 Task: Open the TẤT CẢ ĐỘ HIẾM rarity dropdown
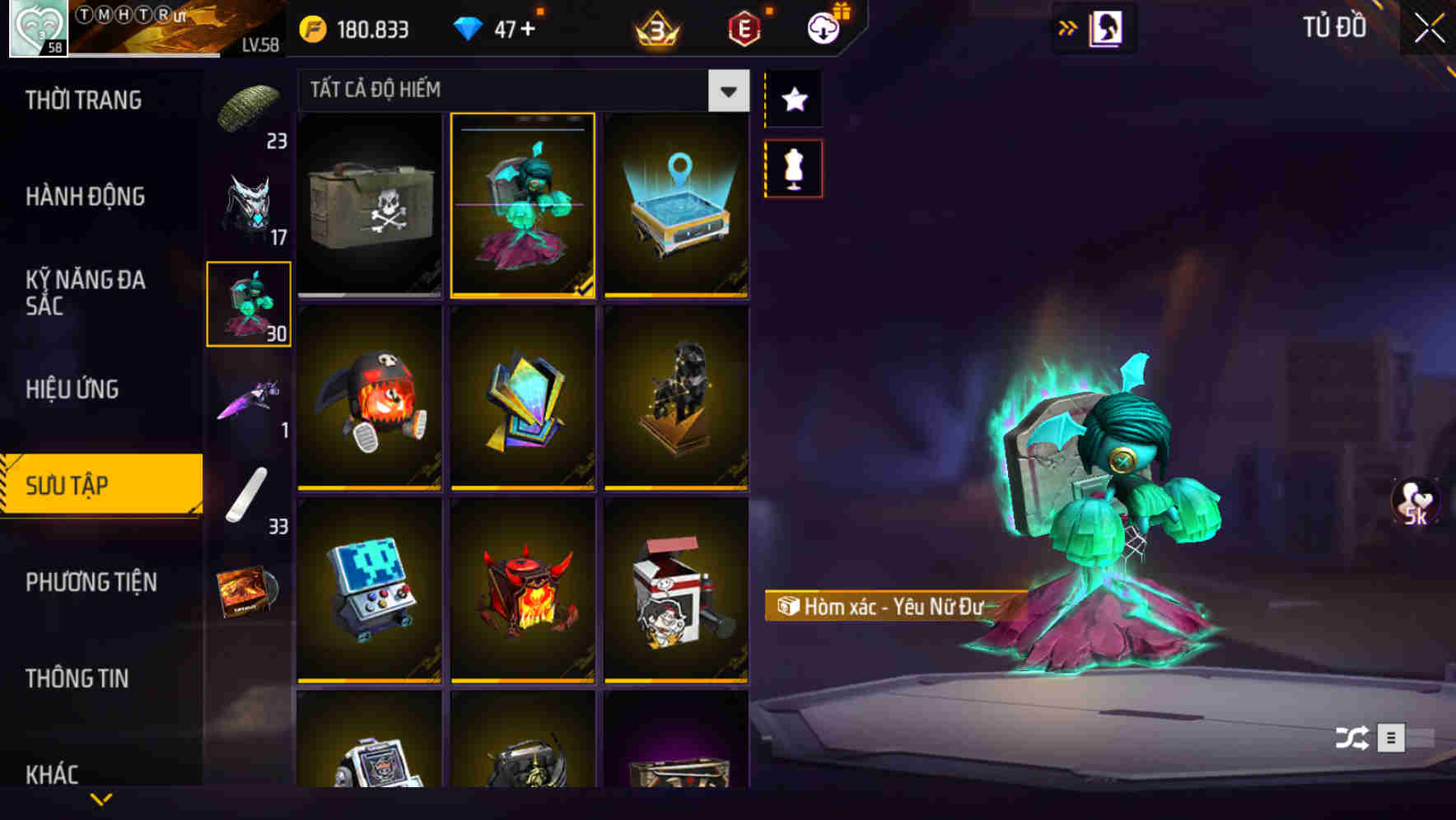click(726, 91)
